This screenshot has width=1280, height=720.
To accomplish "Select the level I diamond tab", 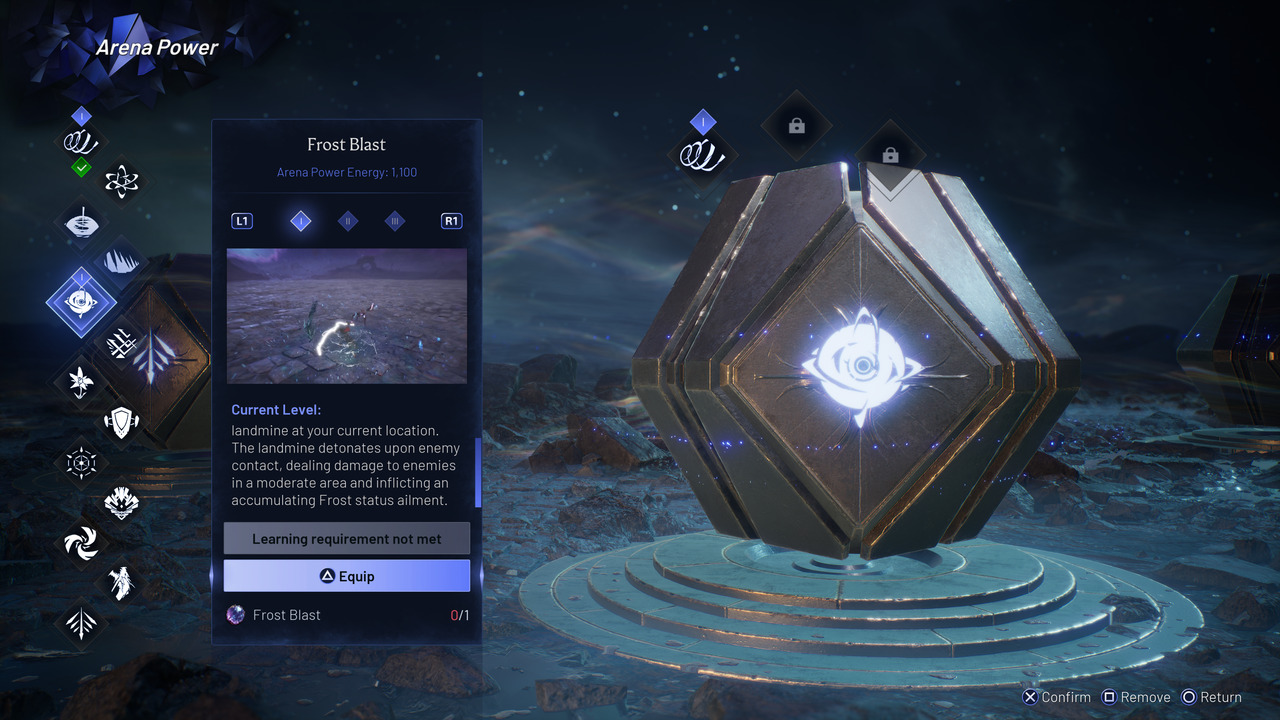I will (300, 221).
